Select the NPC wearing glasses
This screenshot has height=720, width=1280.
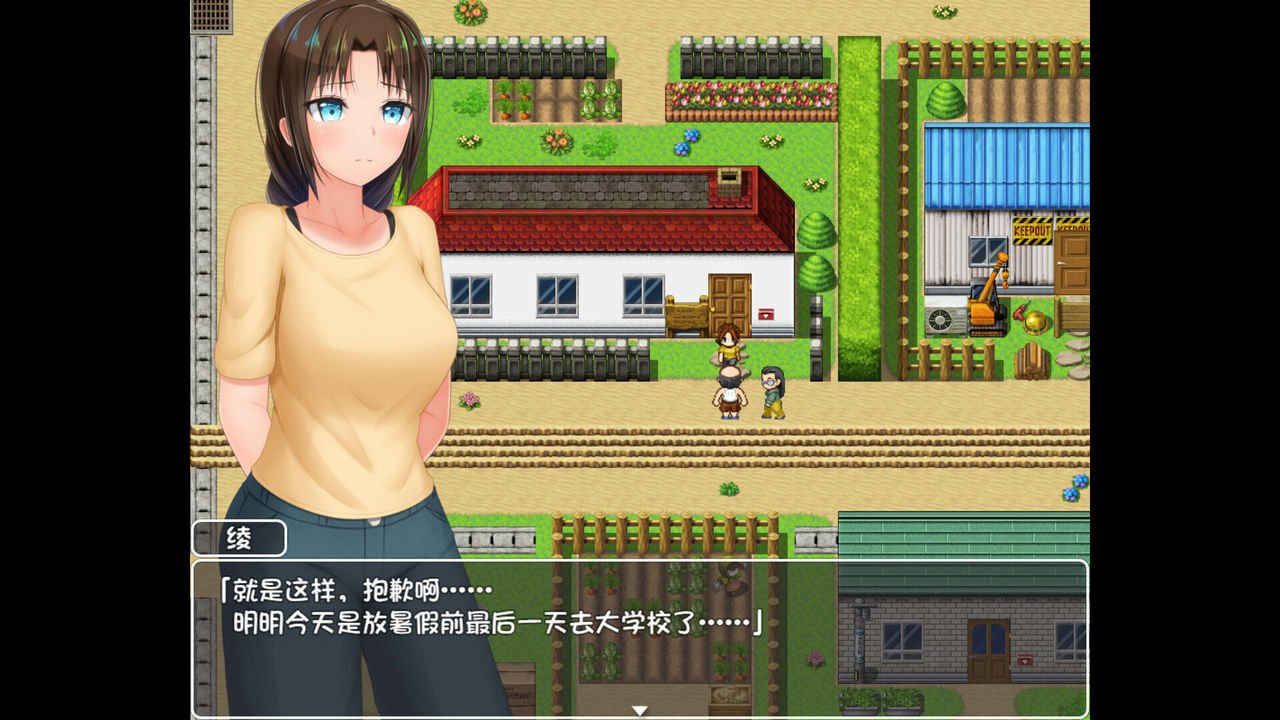click(771, 392)
